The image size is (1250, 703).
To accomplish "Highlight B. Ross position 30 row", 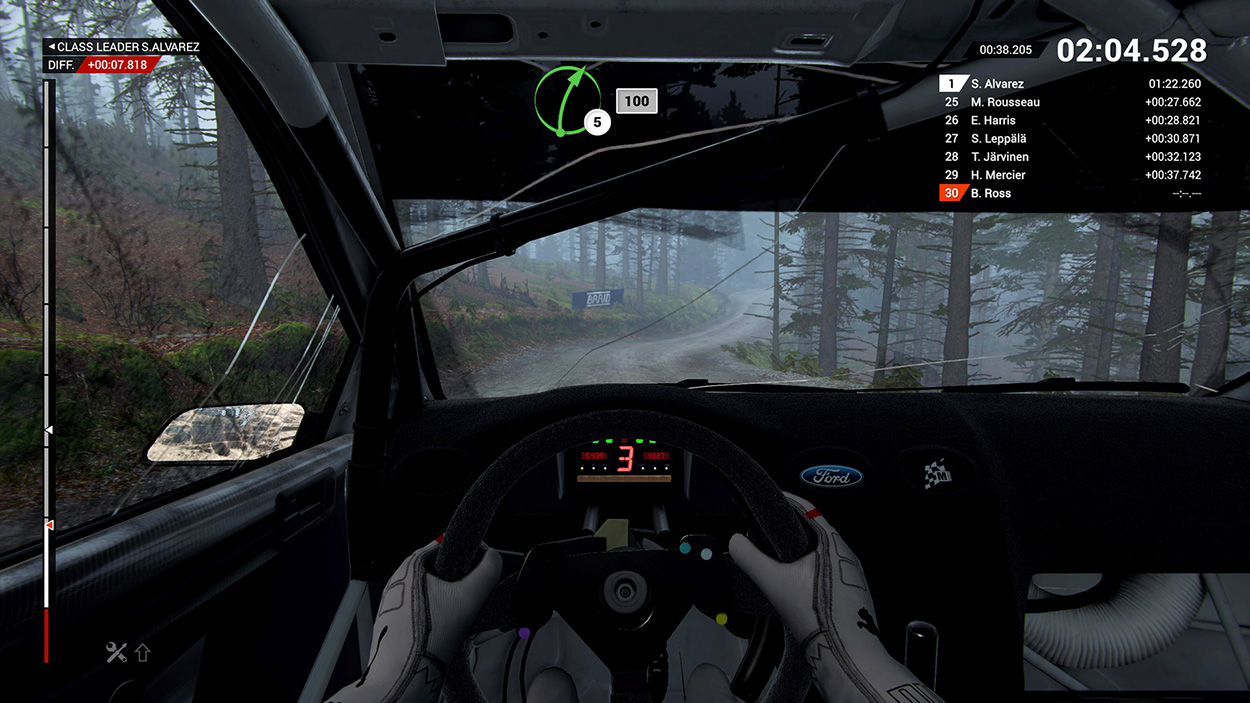I will pyautogui.click(x=1070, y=193).
